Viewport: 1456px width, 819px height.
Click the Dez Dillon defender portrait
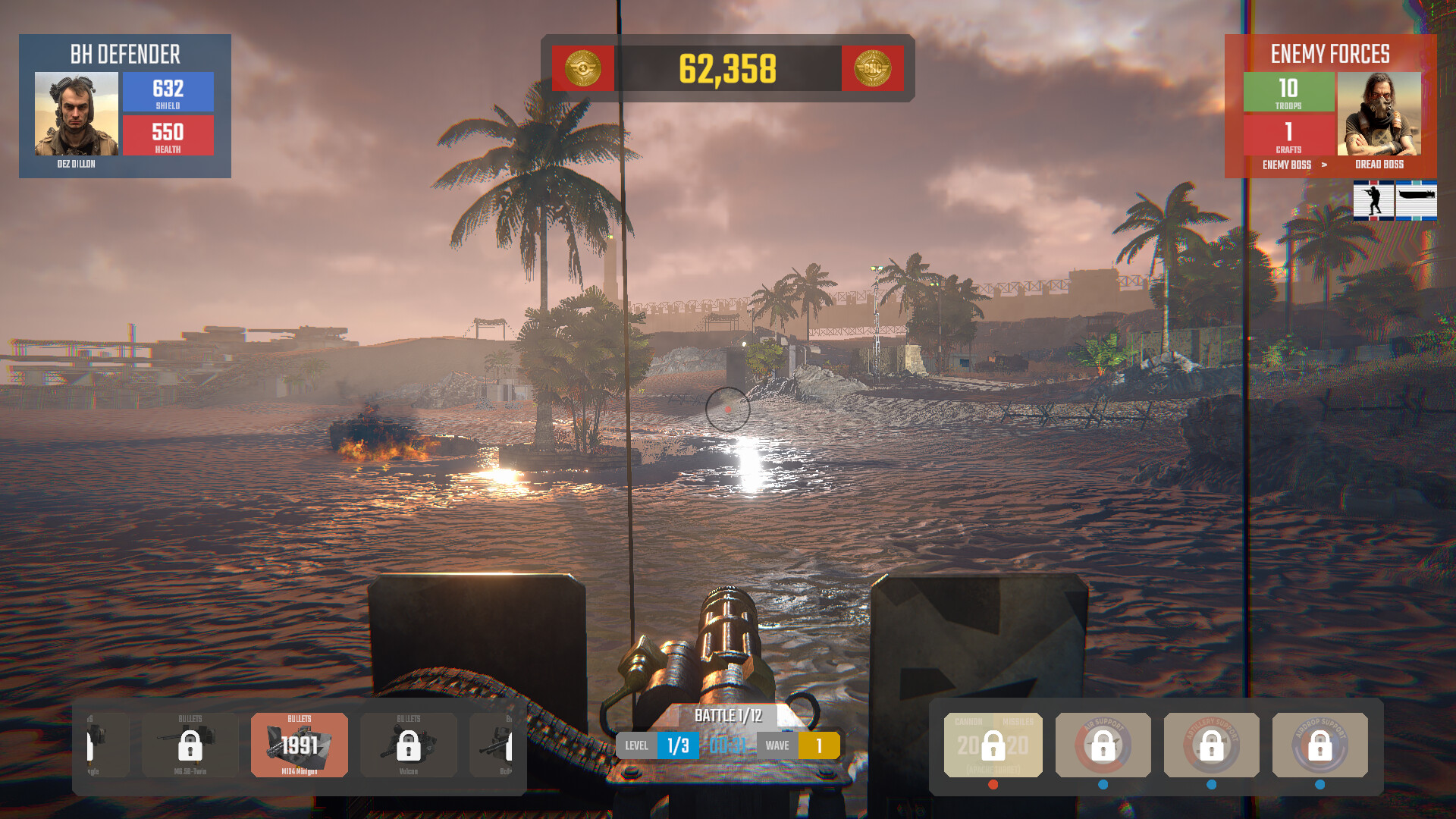(77, 114)
